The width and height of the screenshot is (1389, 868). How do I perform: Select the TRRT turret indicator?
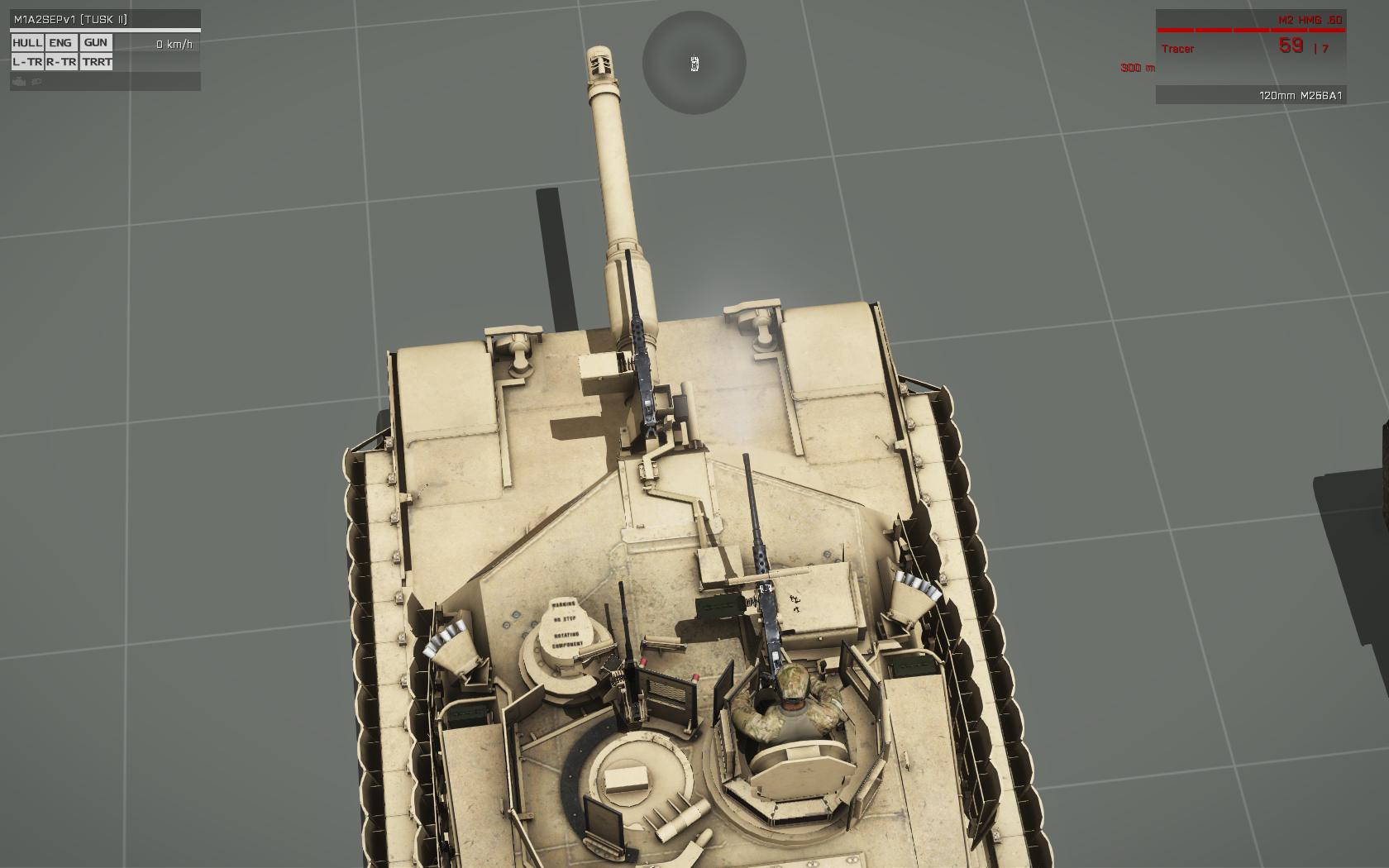coord(97,62)
